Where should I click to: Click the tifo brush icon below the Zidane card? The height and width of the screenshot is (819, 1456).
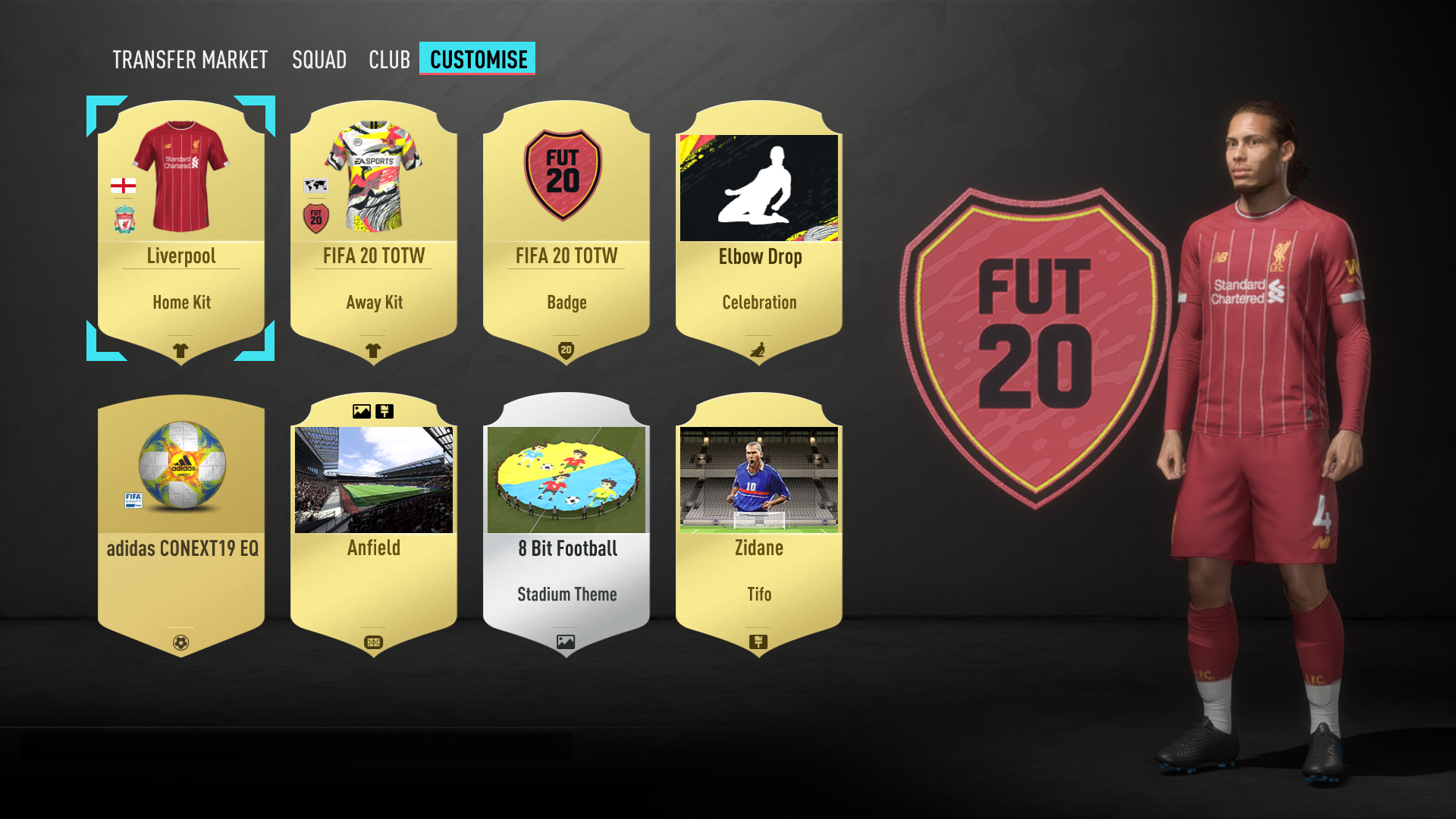click(x=759, y=641)
